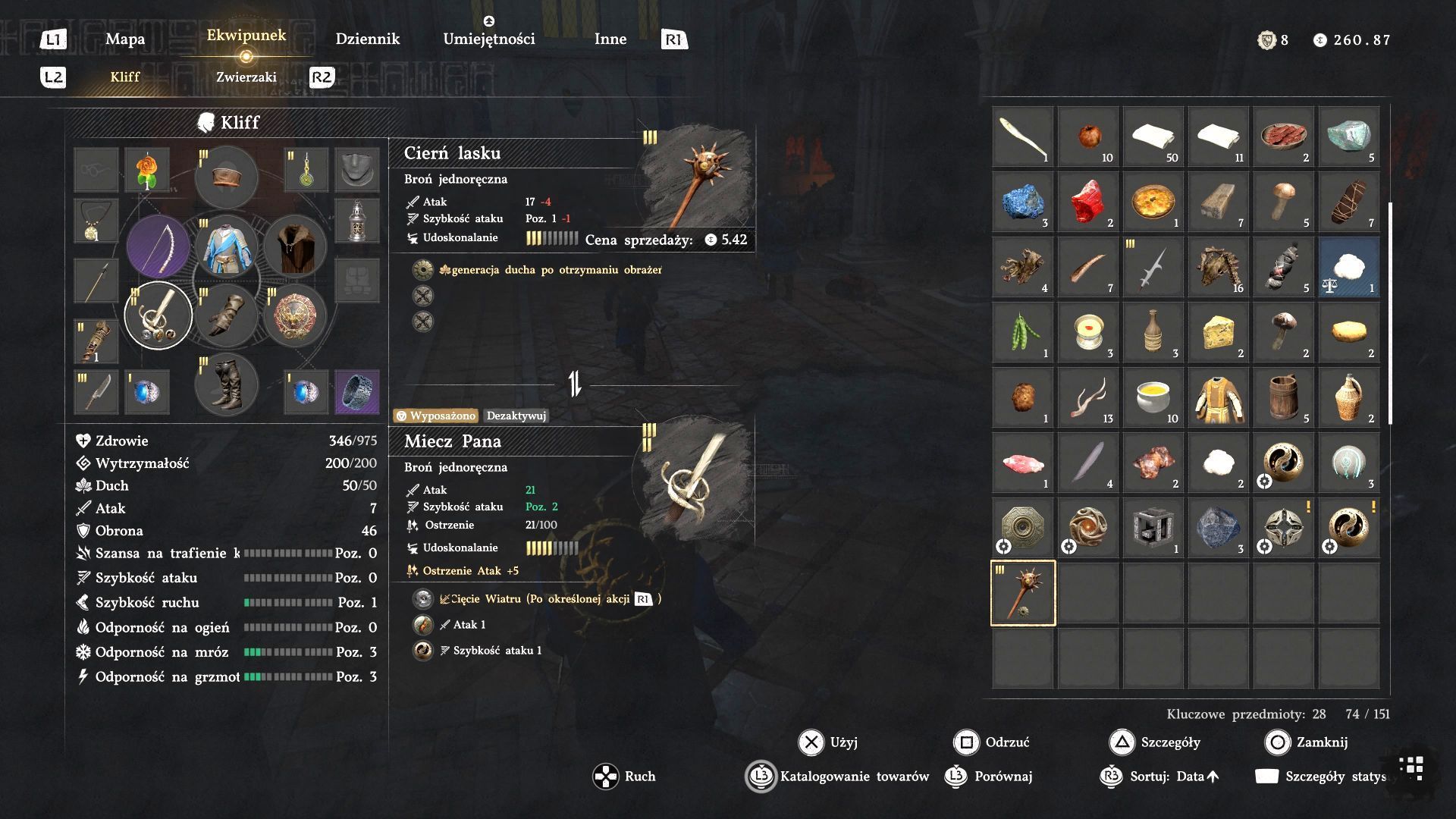Image resolution: width=1456 pixels, height=819 pixels.
Task: Choose the wooden barrel inventory item
Action: [1284, 397]
